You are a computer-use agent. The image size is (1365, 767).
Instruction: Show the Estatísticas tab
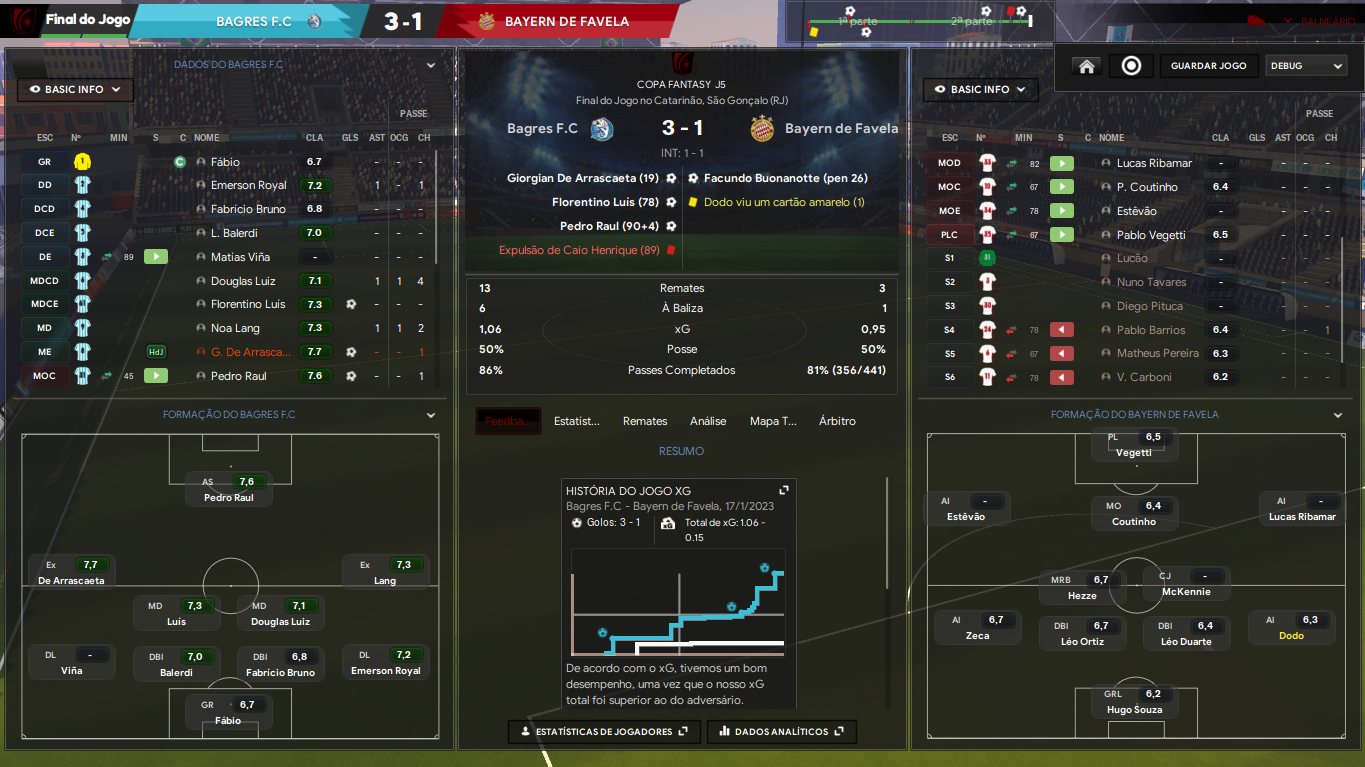[x=577, y=421]
